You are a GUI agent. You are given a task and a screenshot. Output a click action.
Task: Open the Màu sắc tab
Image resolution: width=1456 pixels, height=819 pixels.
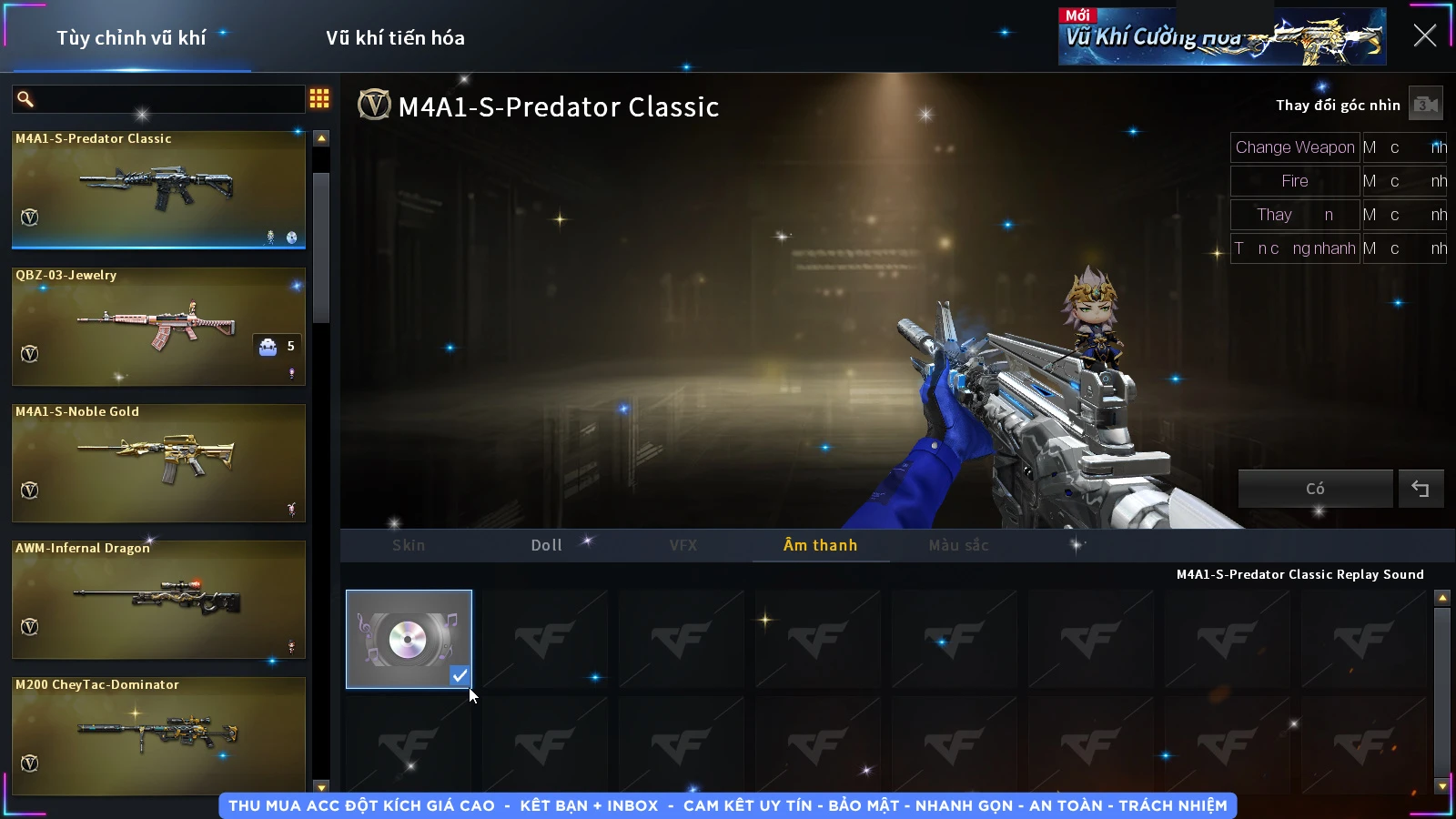958,545
